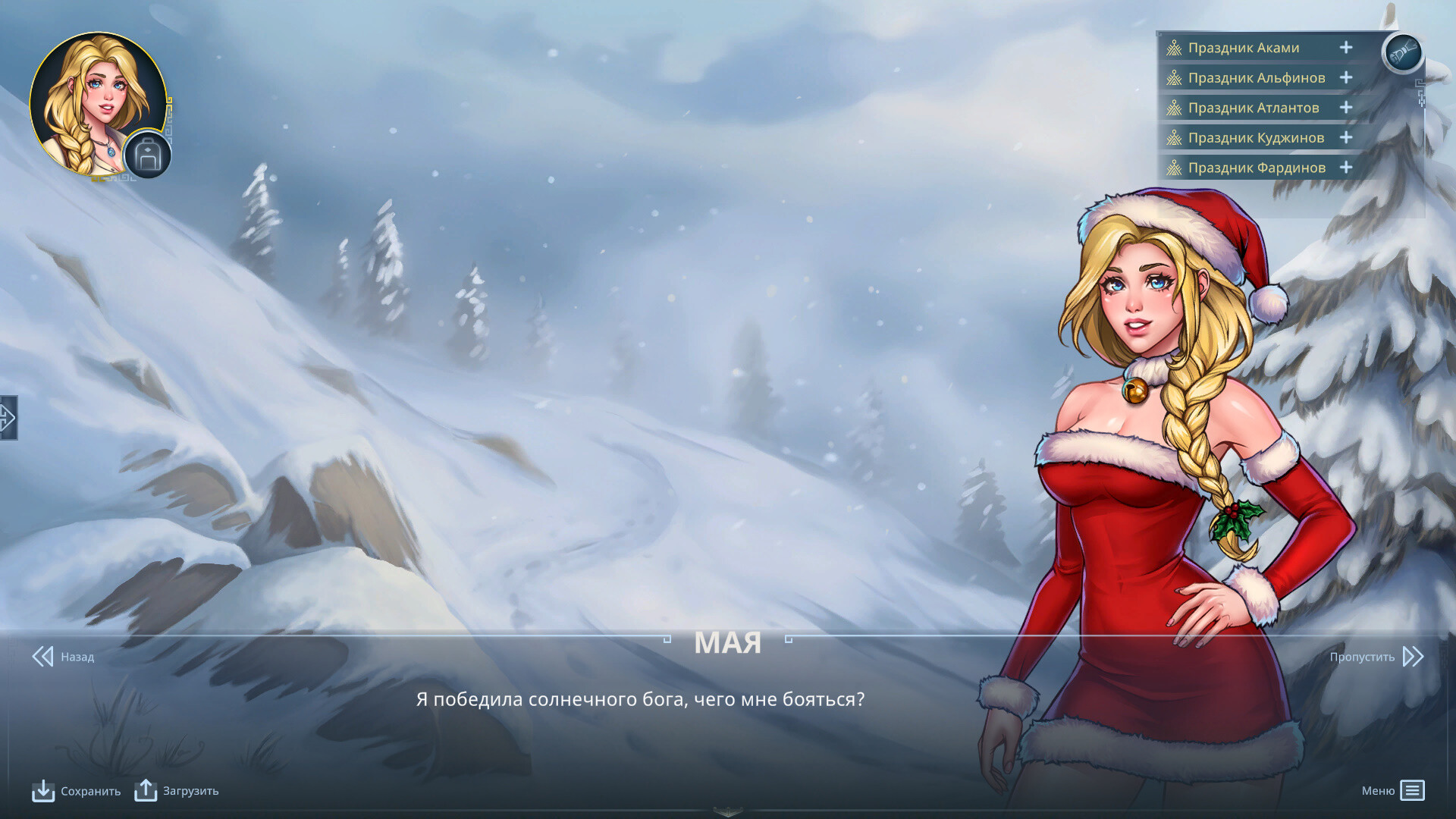Expand the Праздник Атлантов entry
Image resolution: width=1456 pixels, height=819 pixels.
tap(1346, 108)
